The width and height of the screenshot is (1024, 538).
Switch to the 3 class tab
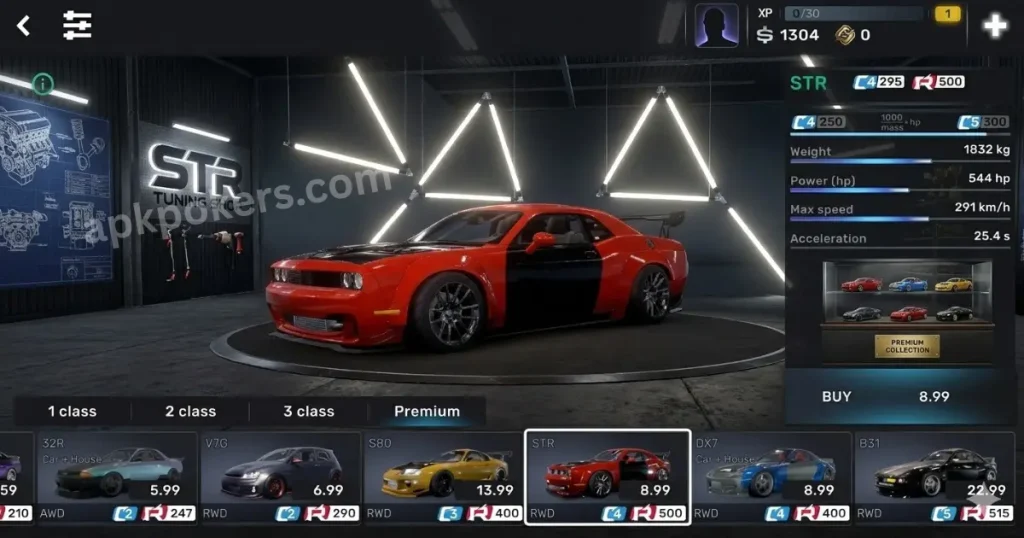(x=309, y=411)
